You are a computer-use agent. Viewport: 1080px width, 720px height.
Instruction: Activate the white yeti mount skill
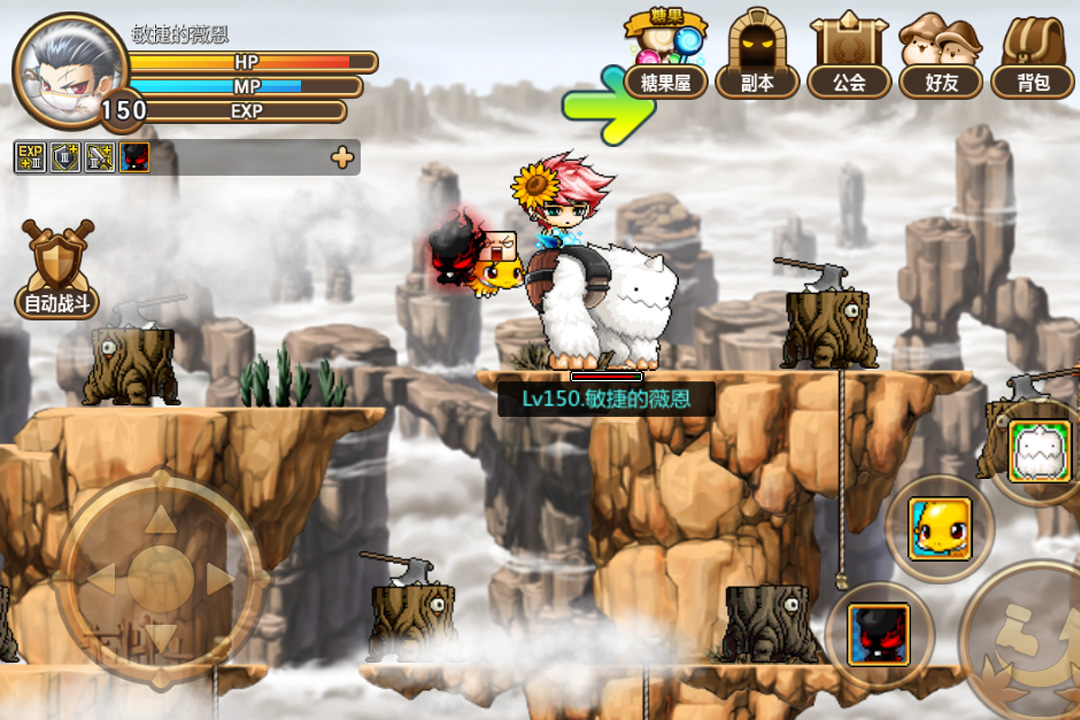coord(1039,452)
